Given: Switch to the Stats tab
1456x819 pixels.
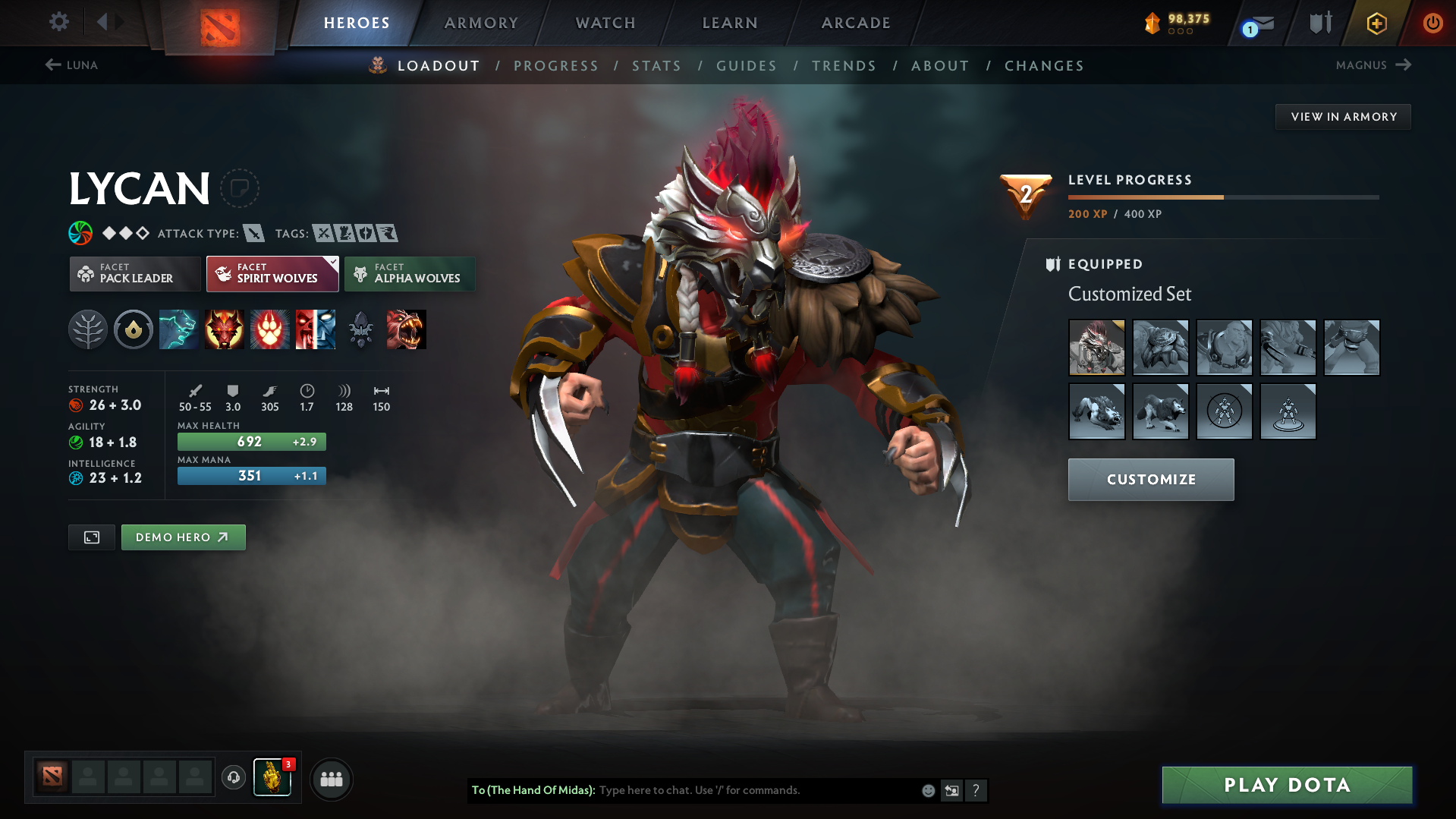Looking at the screenshot, I should pyautogui.click(x=656, y=65).
